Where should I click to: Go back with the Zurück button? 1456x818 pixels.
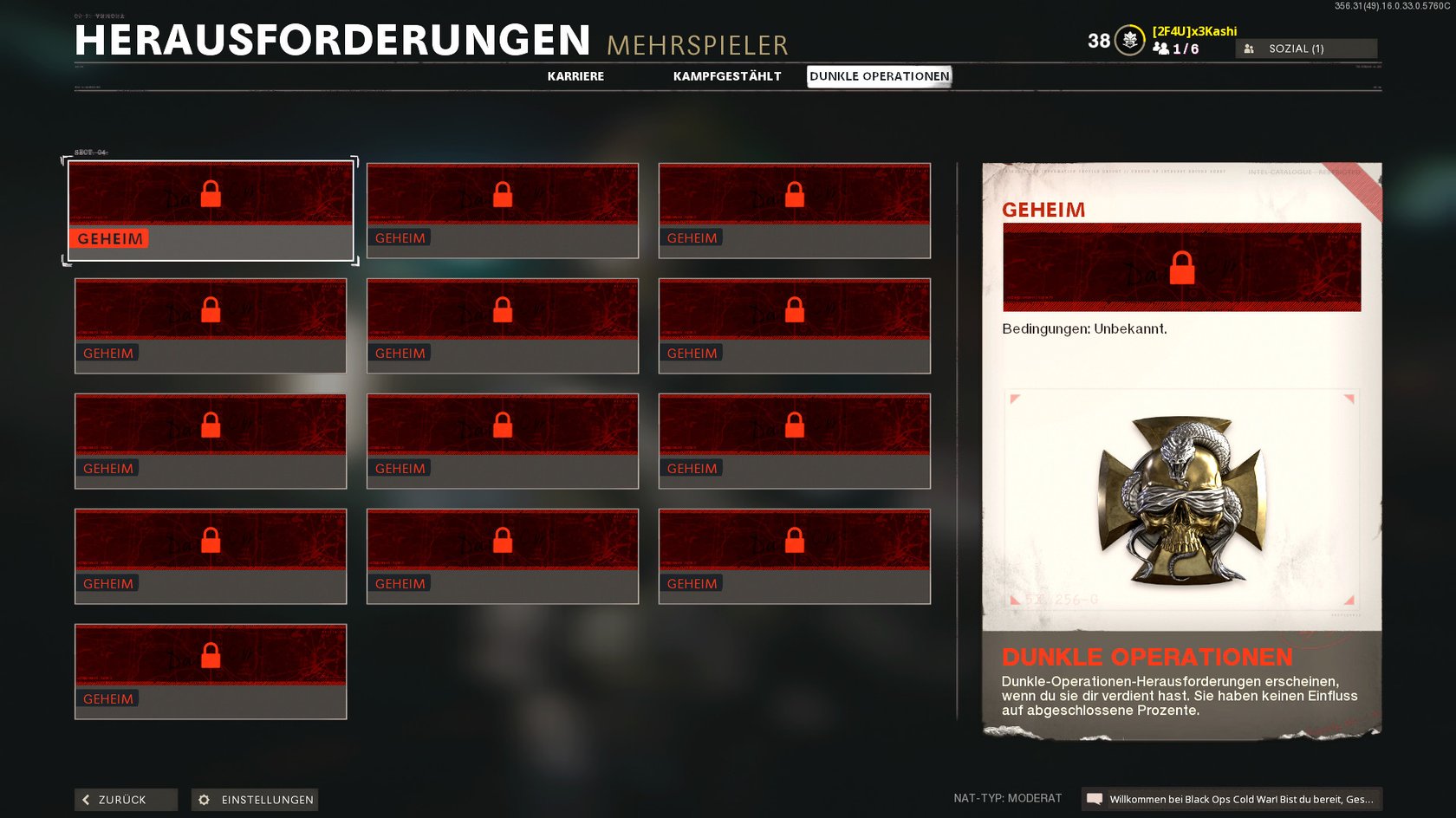(x=126, y=799)
